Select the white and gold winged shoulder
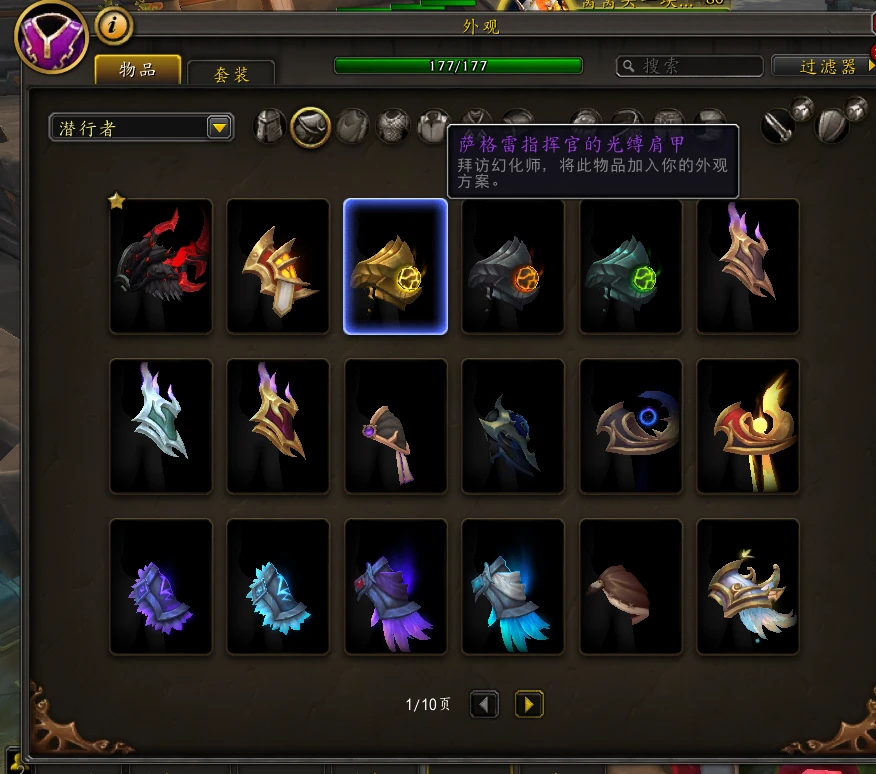Image resolution: width=876 pixels, height=774 pixels. 747,587
